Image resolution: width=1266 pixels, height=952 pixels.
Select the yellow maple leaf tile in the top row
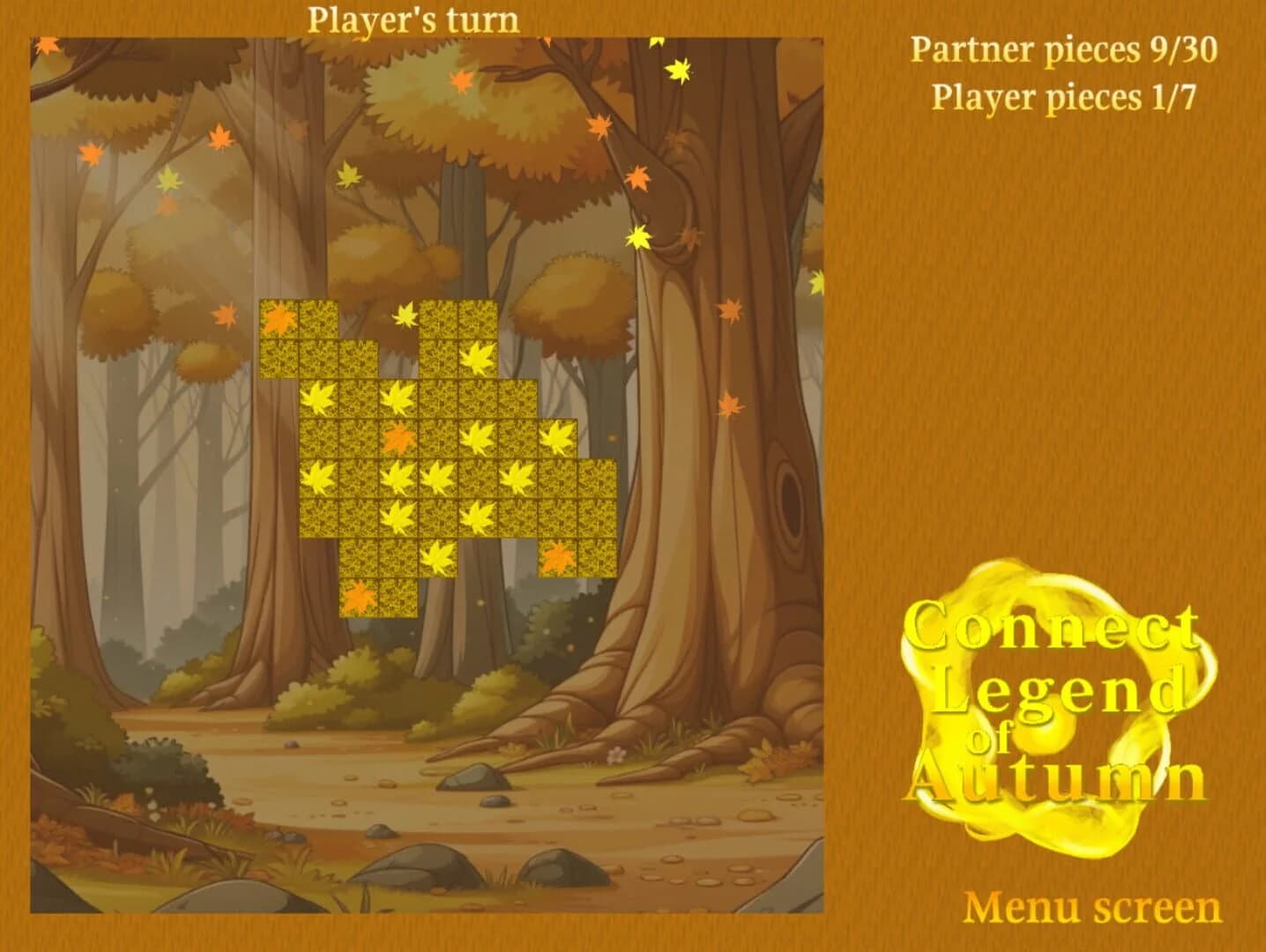tap(478, 358)
